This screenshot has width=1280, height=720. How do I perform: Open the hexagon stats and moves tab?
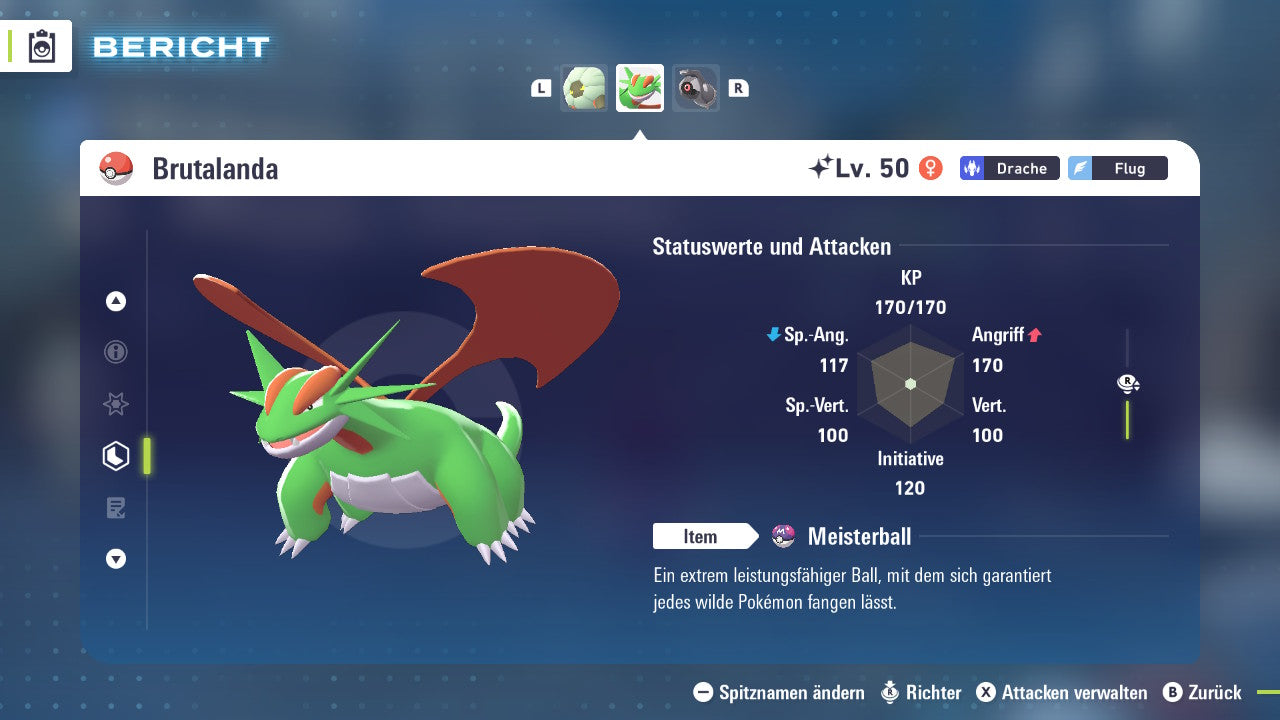[x=116, y=456]
